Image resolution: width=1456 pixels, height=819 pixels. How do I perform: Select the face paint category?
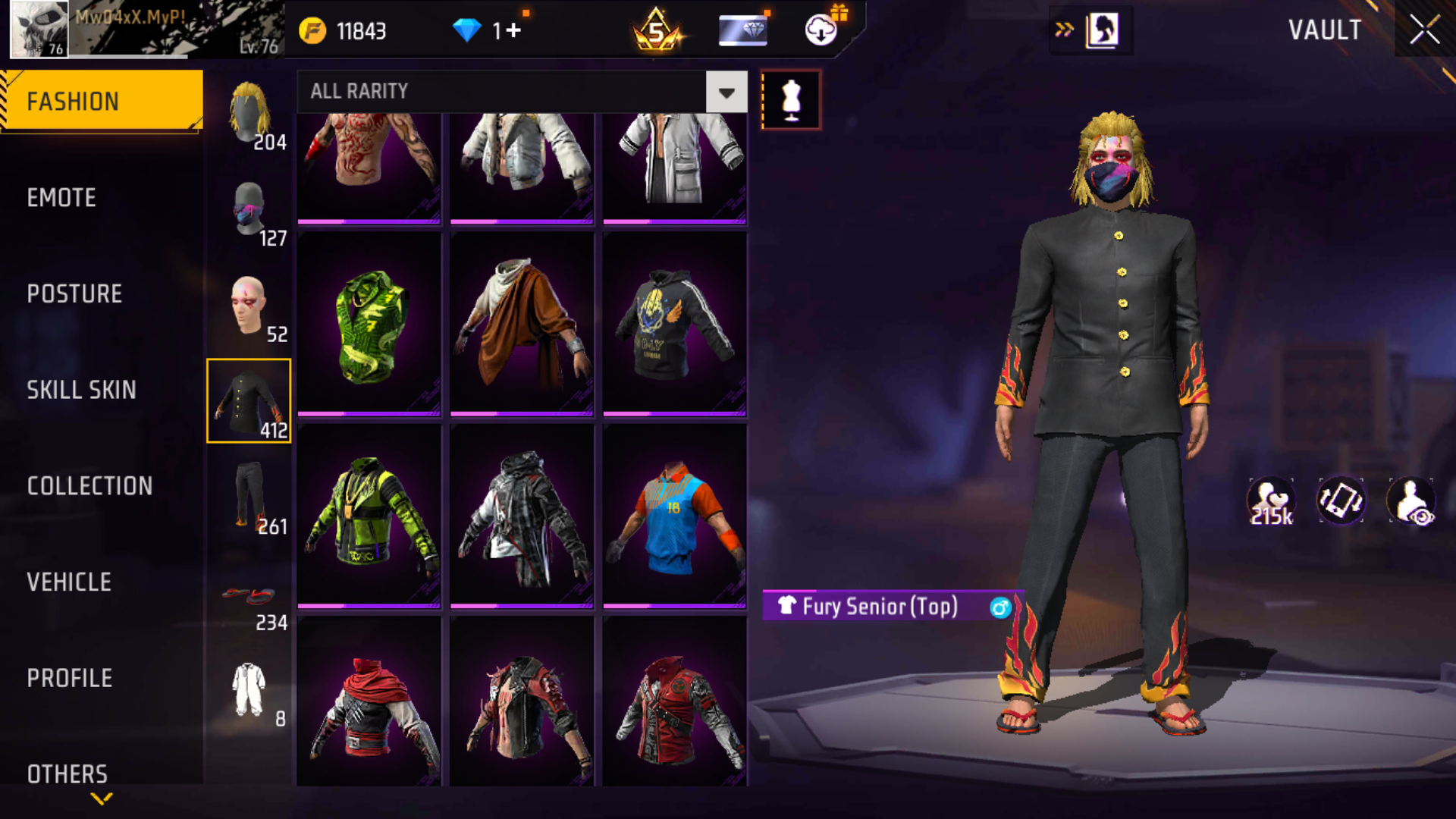250,306
